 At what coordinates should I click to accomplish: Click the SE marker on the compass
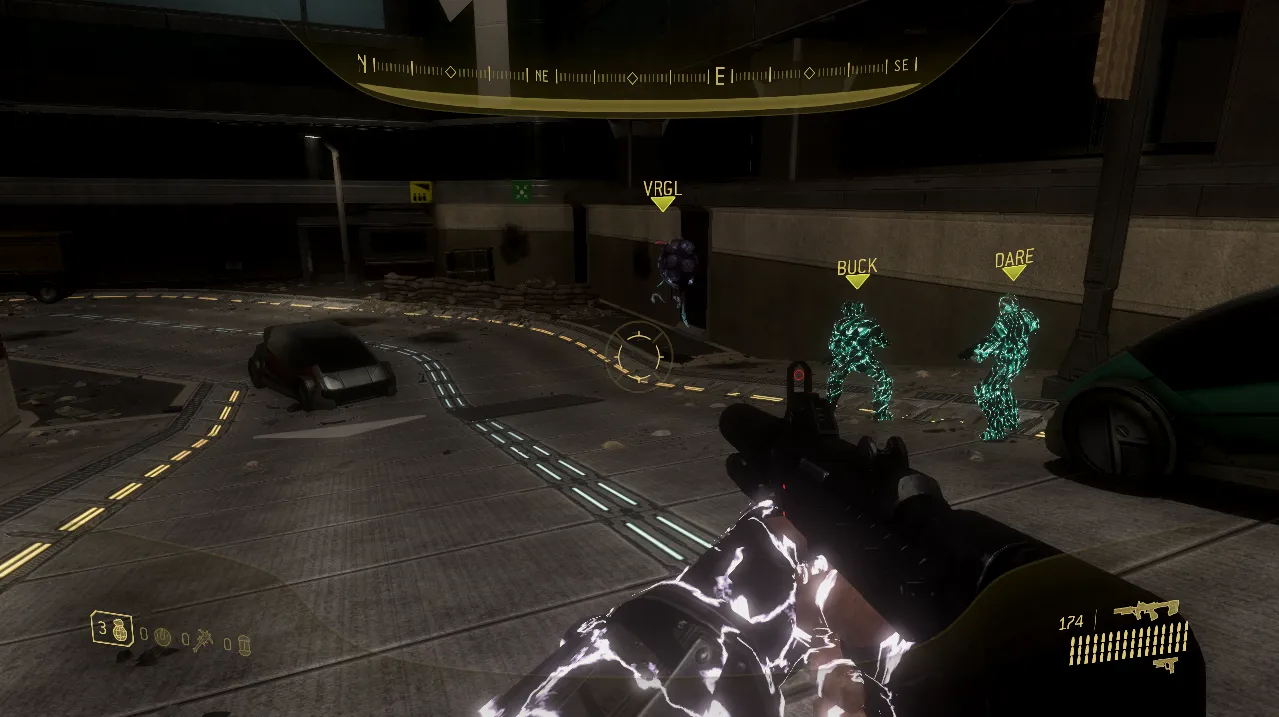click(901, 66)
